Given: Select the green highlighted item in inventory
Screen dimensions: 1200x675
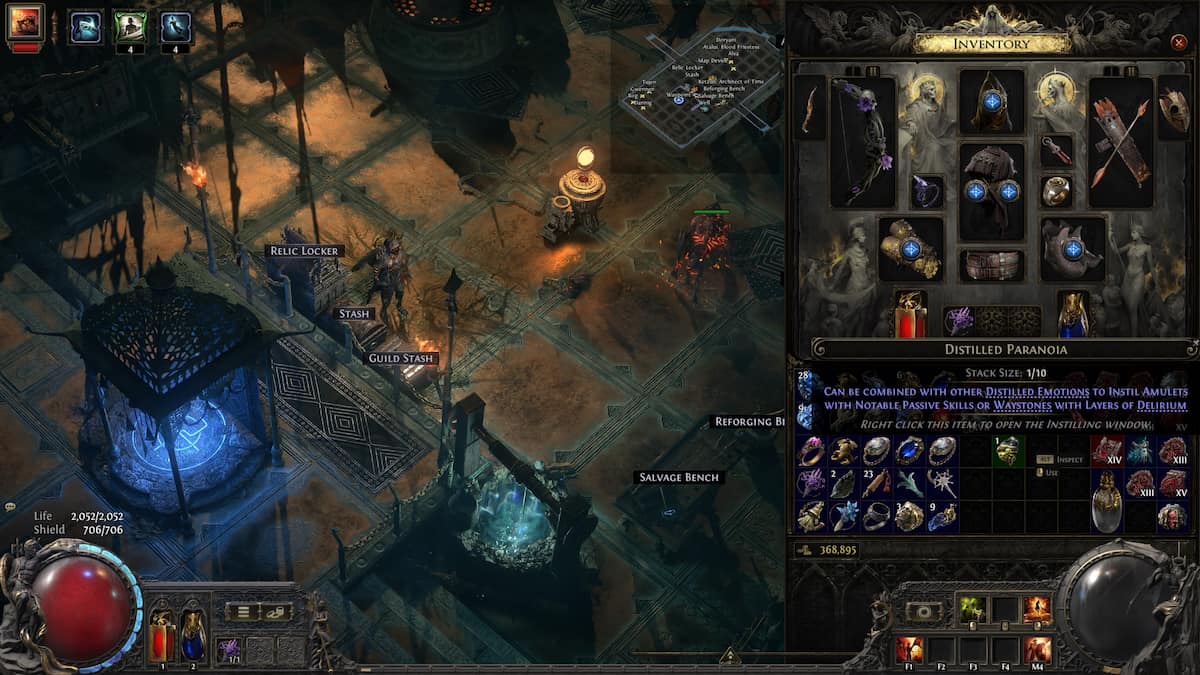Looking at the screenshot, I should pos(1007,451).
